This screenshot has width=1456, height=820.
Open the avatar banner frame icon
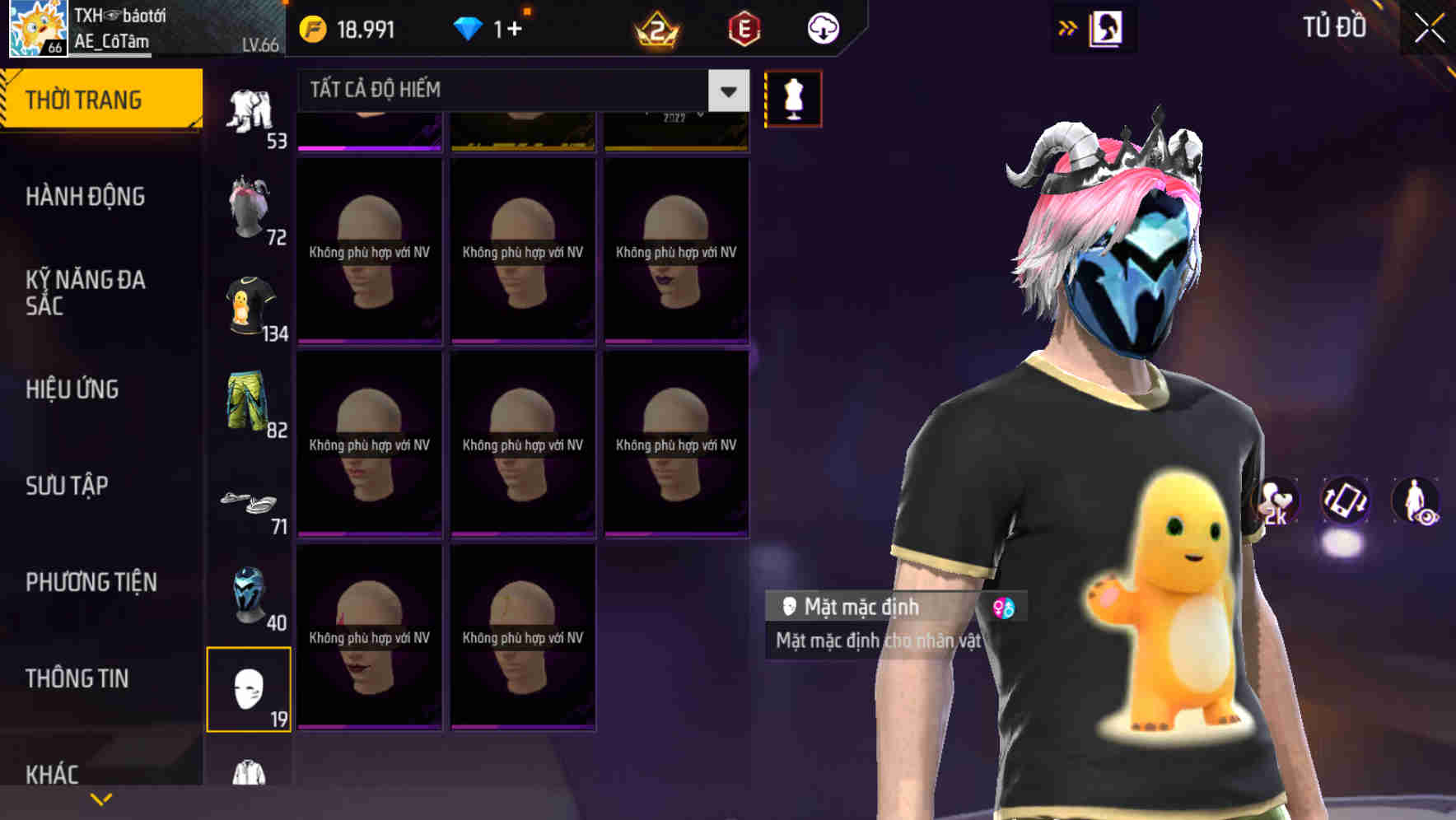(1105, 27)
